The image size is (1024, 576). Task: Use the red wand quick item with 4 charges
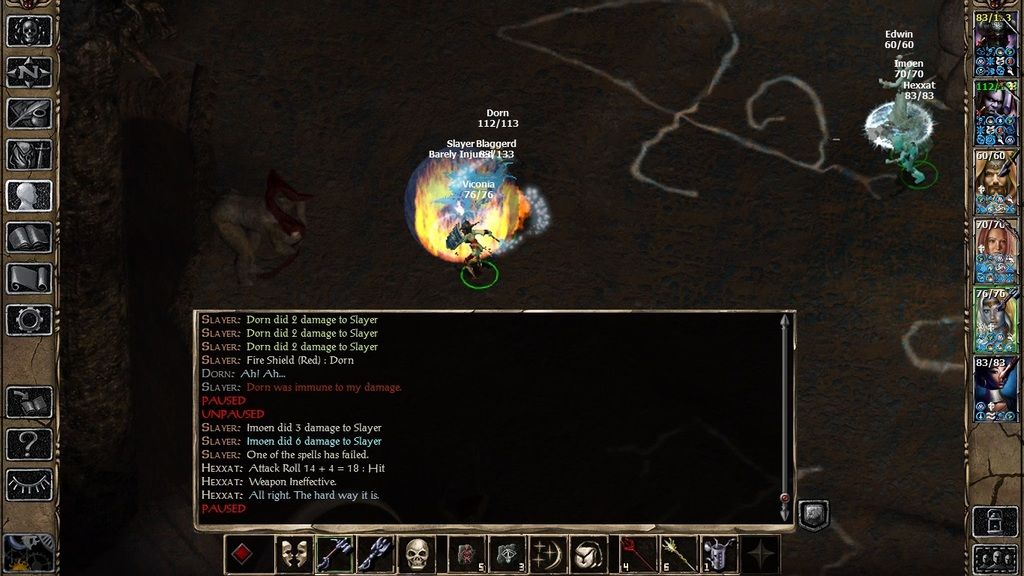[634, 554]
